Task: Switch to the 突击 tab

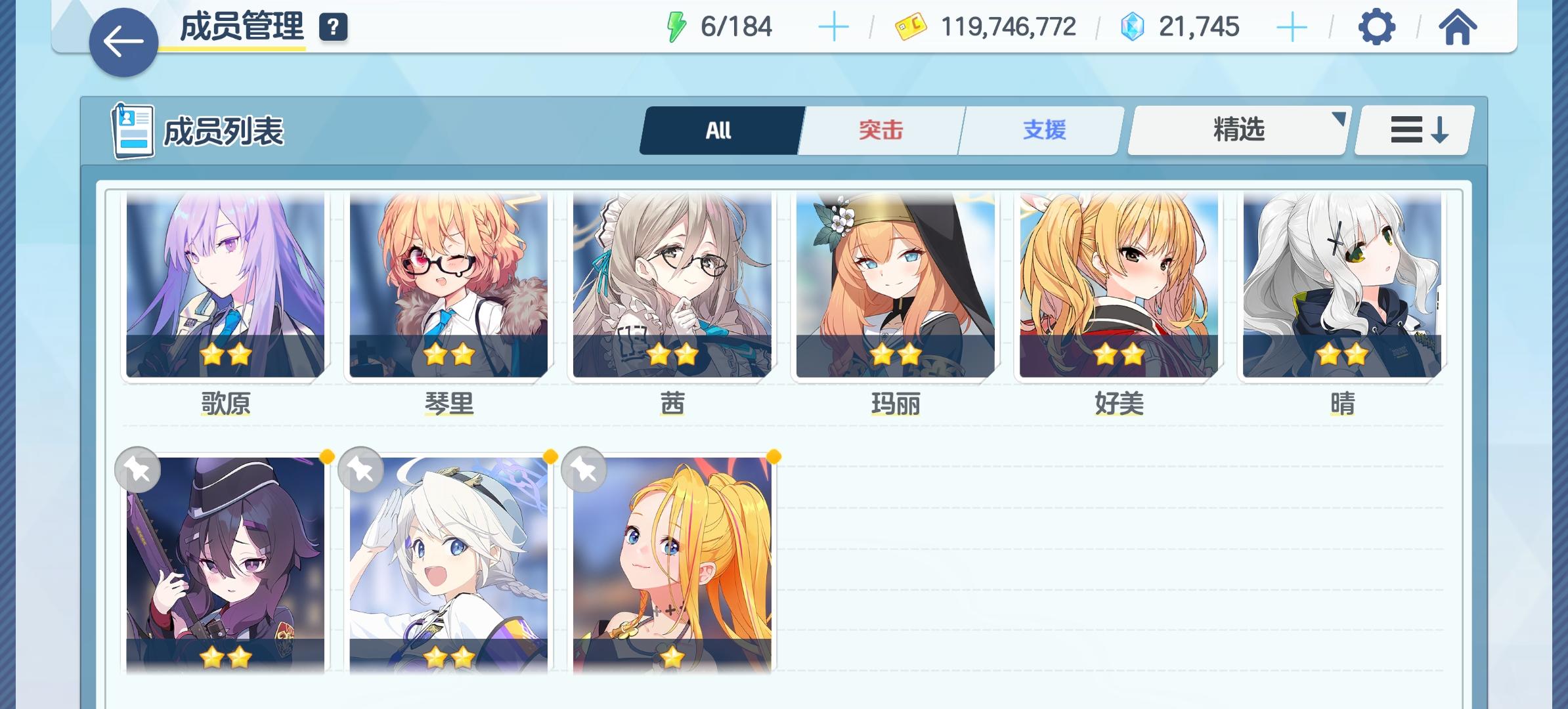Action: coord(880,129)
